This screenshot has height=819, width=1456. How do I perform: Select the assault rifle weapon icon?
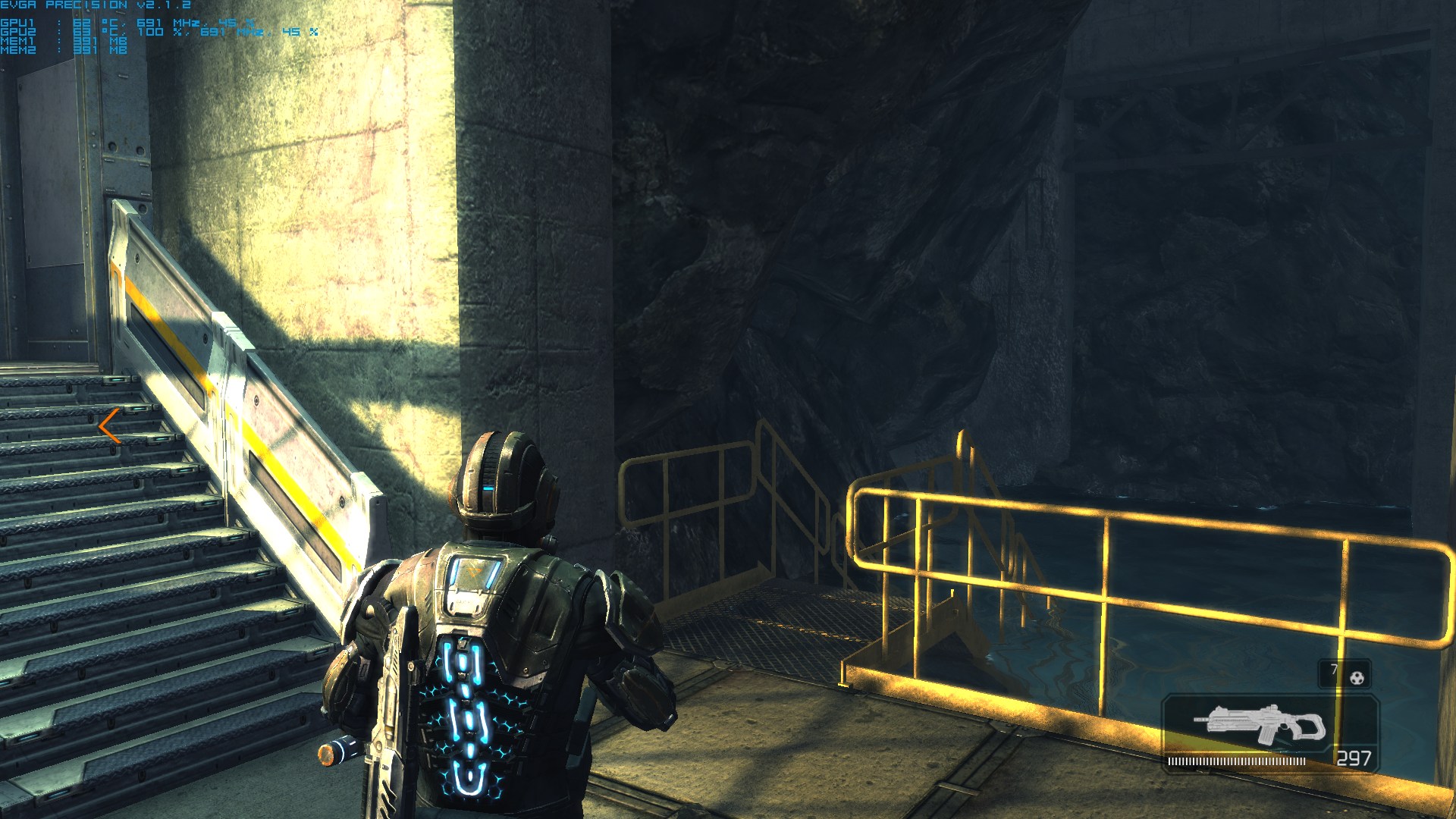coord(1260,725)
